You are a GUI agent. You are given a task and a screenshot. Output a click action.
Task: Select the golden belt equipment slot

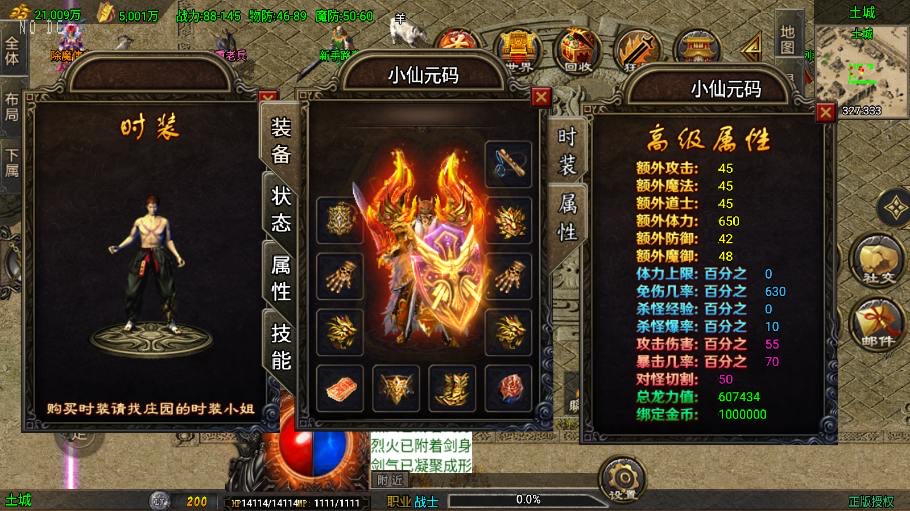pos(397,388)
